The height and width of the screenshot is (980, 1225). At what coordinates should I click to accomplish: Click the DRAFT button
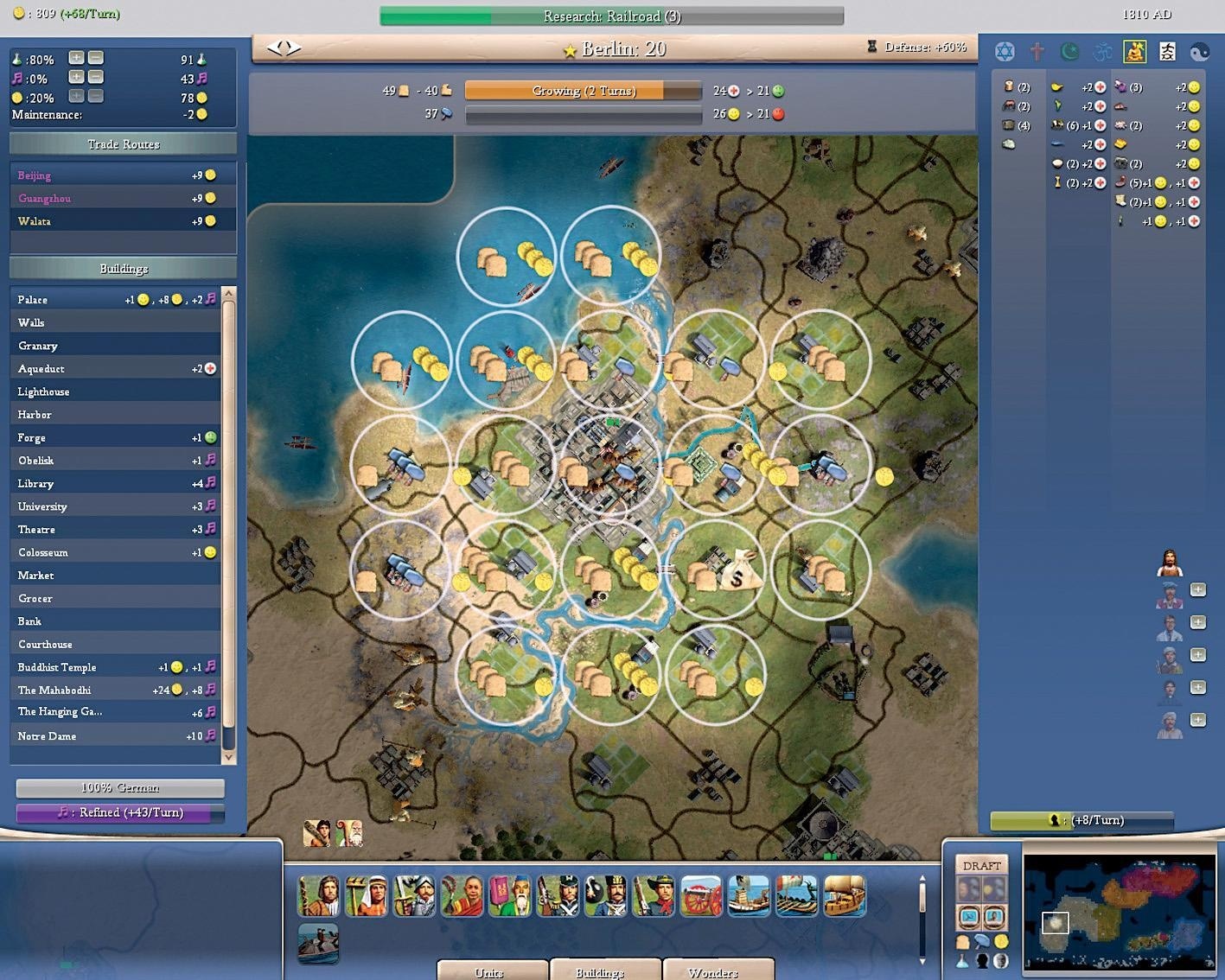click(x=981, y=864)
